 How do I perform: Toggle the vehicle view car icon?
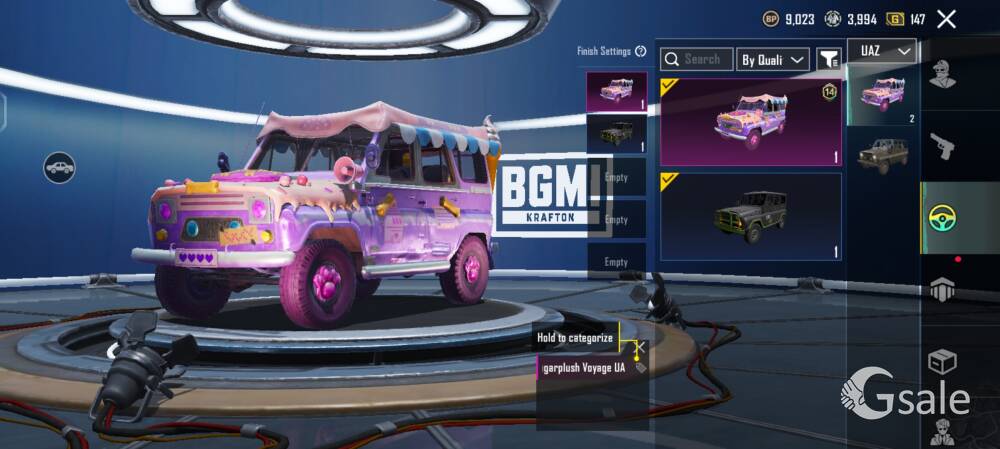60,167
